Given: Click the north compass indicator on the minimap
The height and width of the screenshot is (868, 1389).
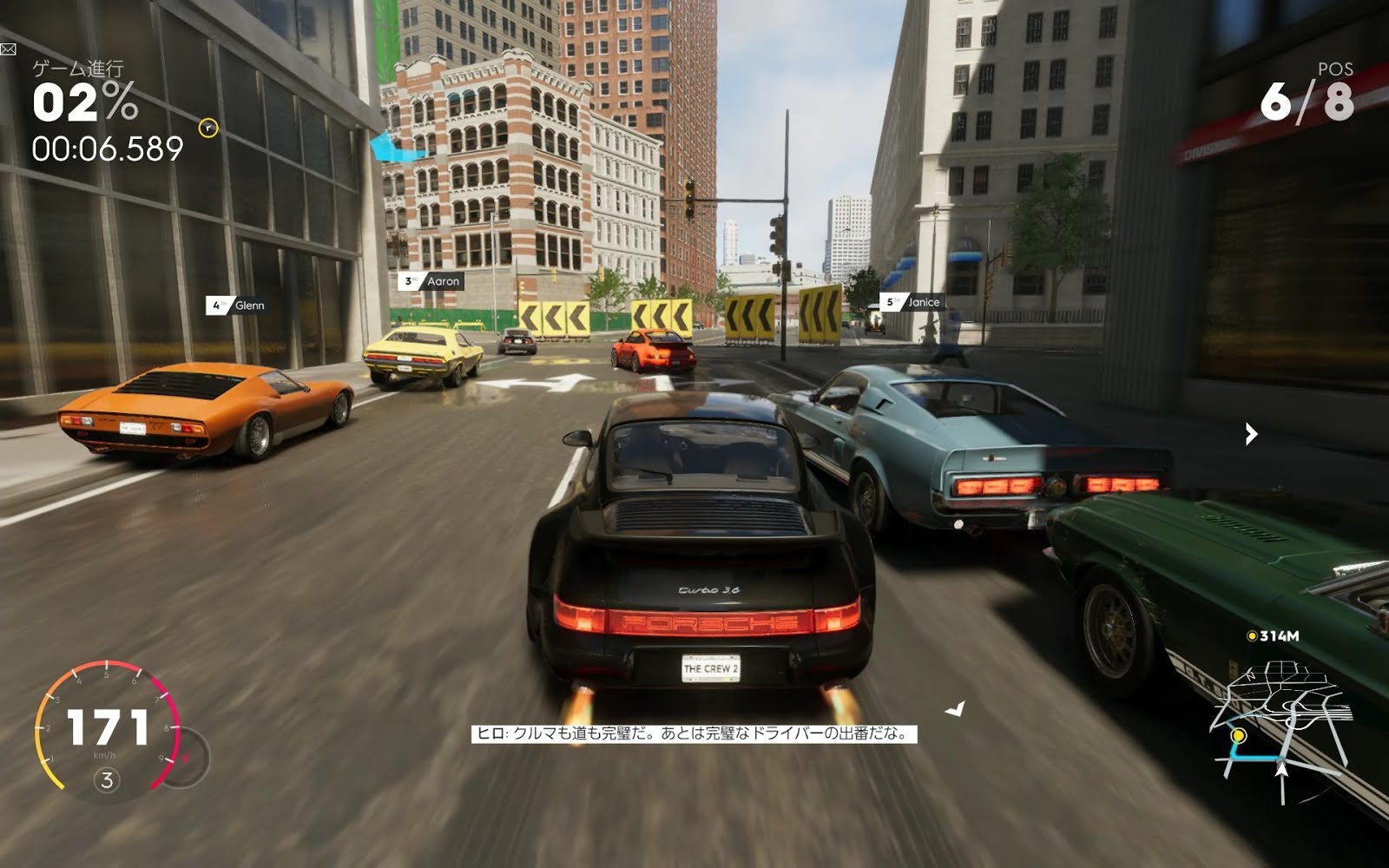Looking at the screenshot, I should click(x=1249, y=675).
